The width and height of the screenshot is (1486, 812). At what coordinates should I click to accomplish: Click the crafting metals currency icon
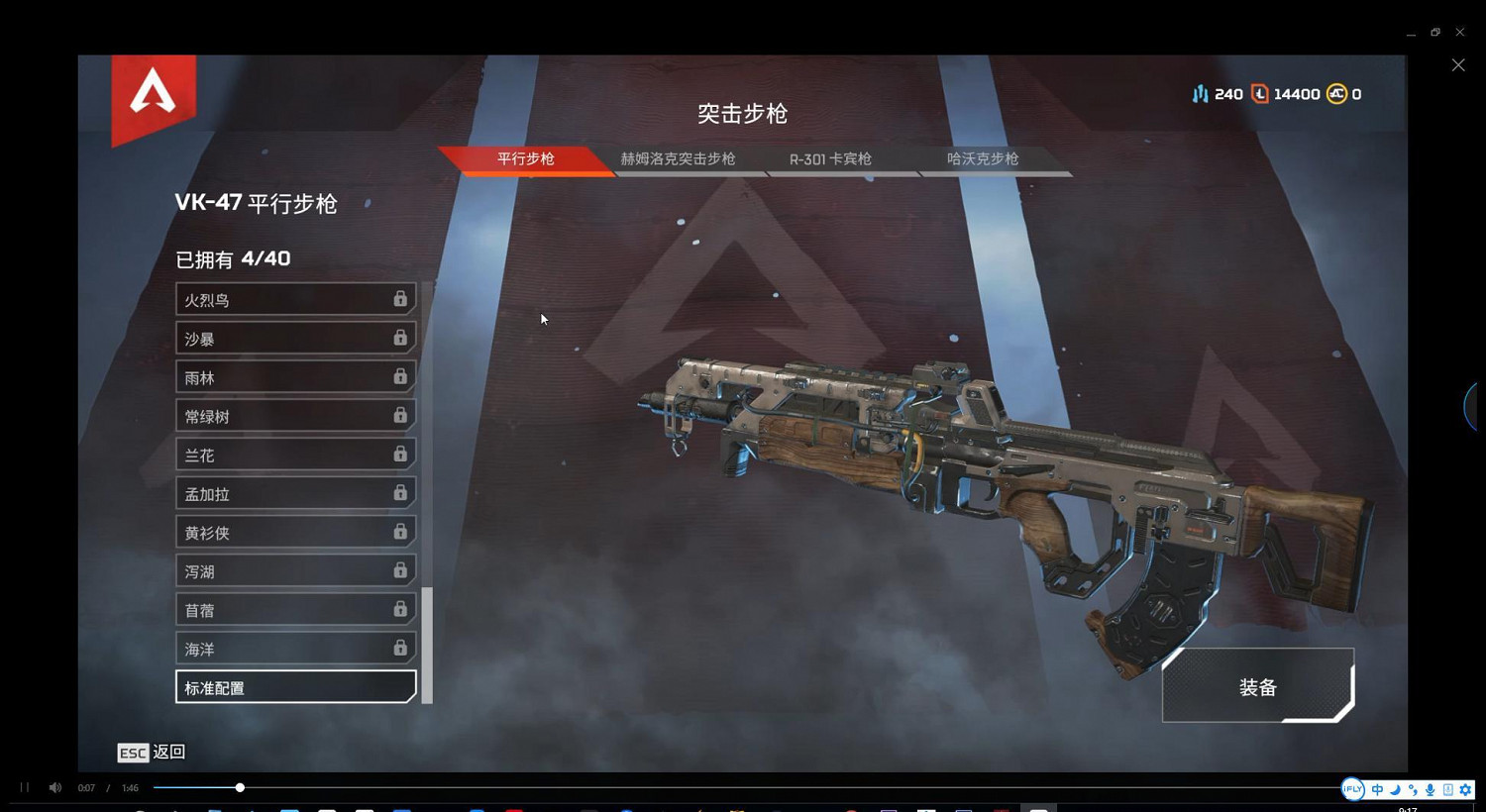coord(1202,93)
